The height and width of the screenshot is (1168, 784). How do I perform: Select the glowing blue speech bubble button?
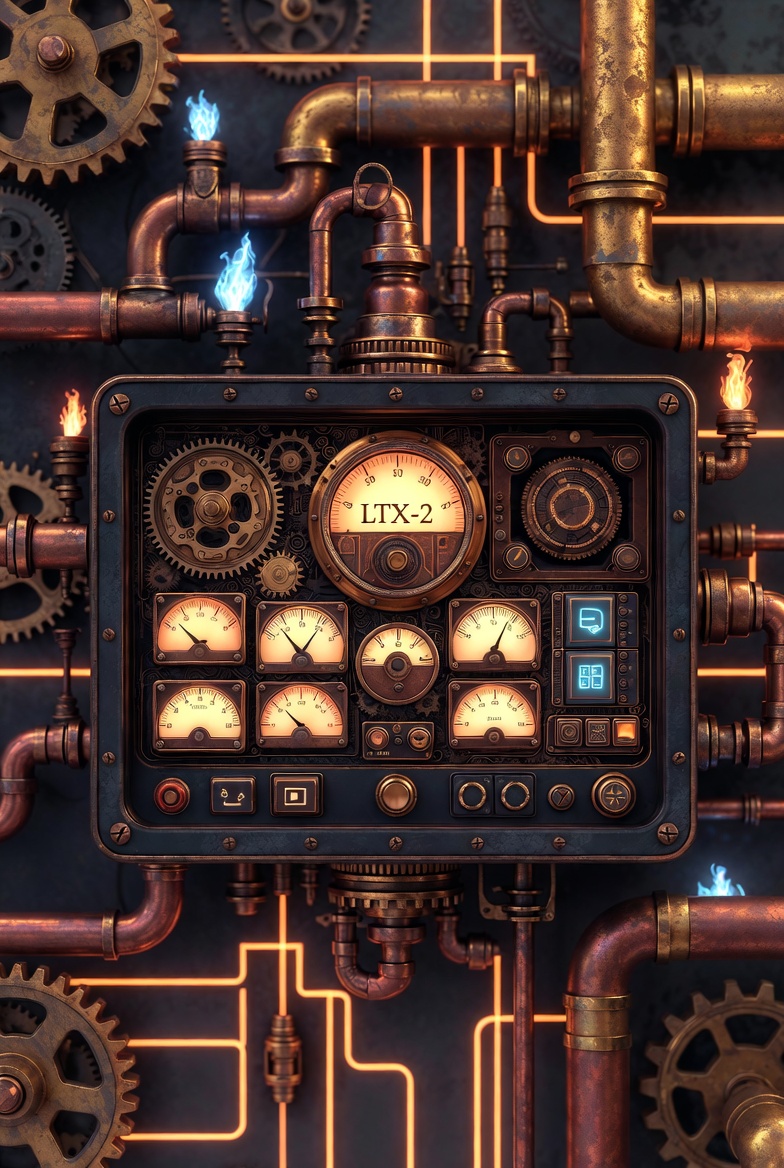(x=590, y=621)
